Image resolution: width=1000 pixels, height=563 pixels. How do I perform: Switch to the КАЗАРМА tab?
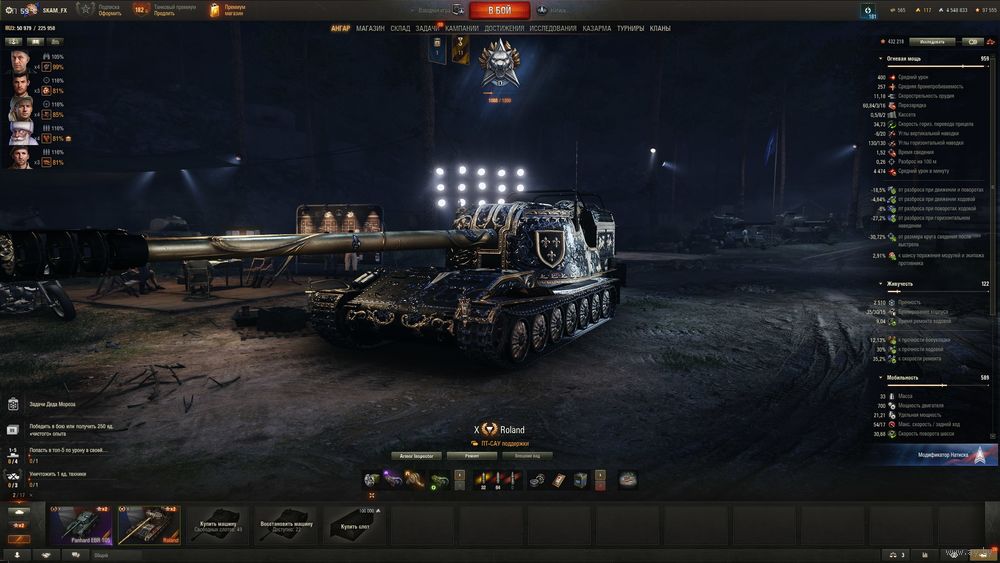[597, 29]
